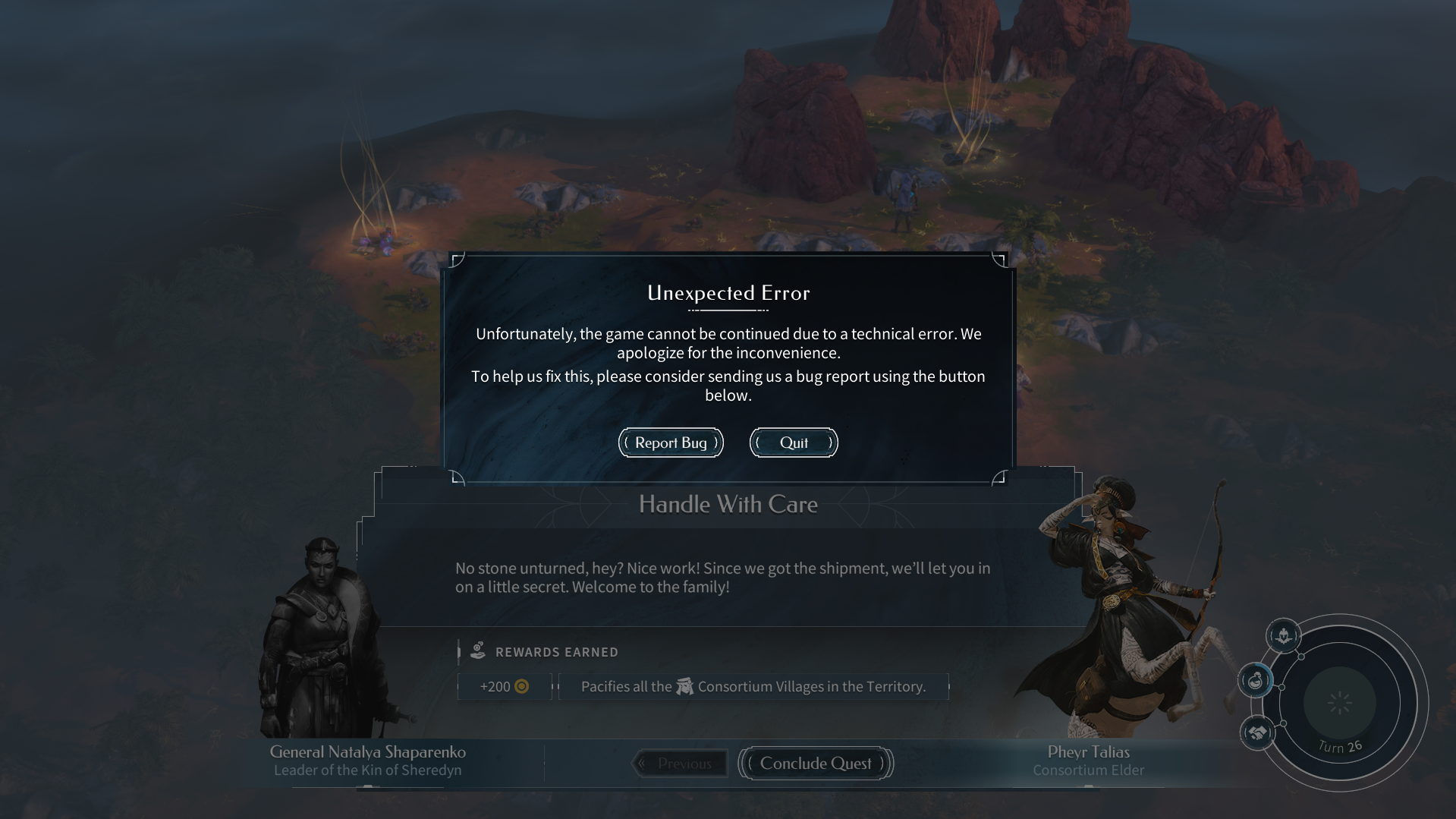Click the gold coin icon beside the +200 reward
Image resolution: width=1456 pixels, height=819 pixels.
click(x=520, y=686)
